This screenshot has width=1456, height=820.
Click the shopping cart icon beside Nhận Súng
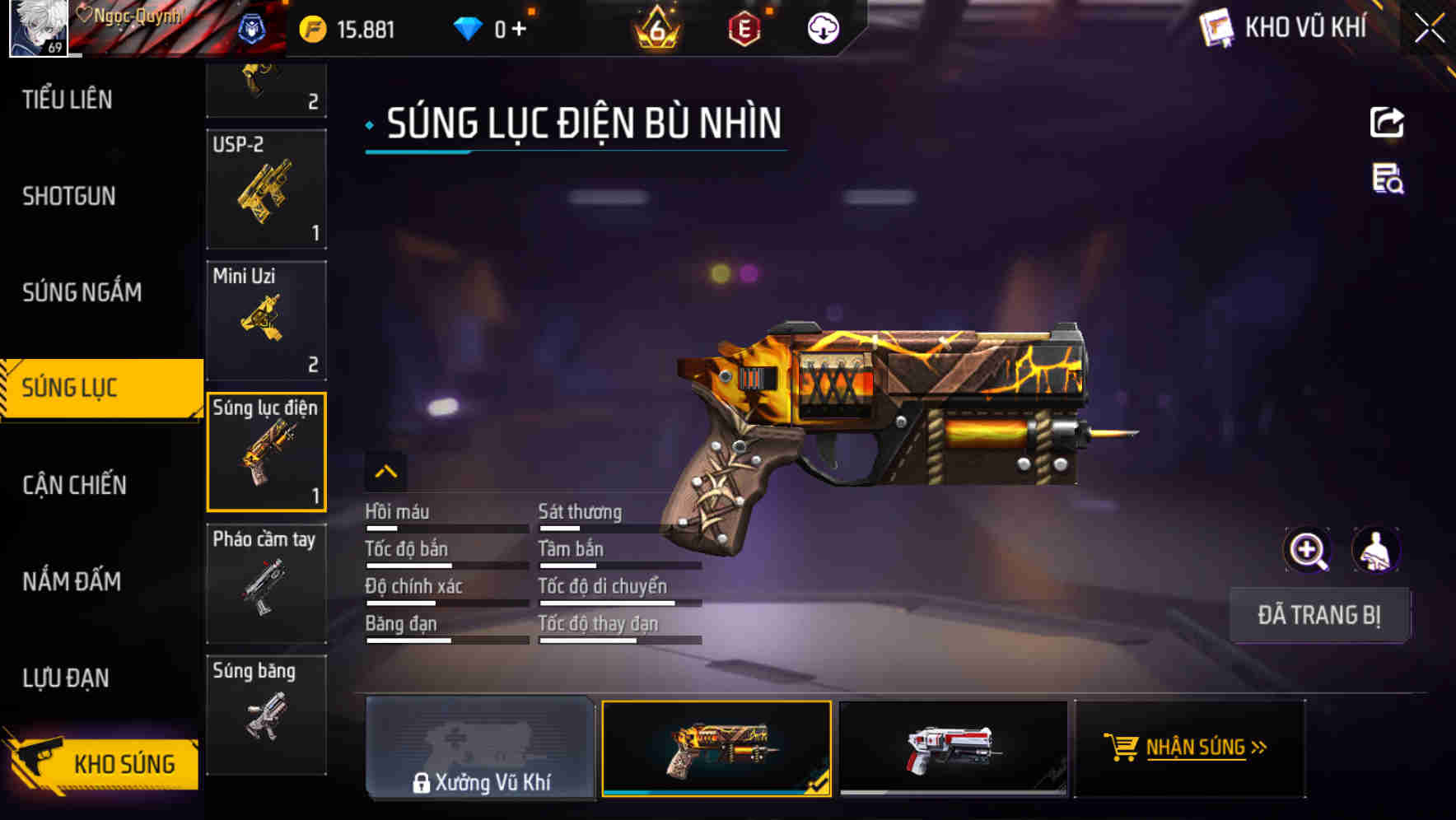(x=1122, y=749)
